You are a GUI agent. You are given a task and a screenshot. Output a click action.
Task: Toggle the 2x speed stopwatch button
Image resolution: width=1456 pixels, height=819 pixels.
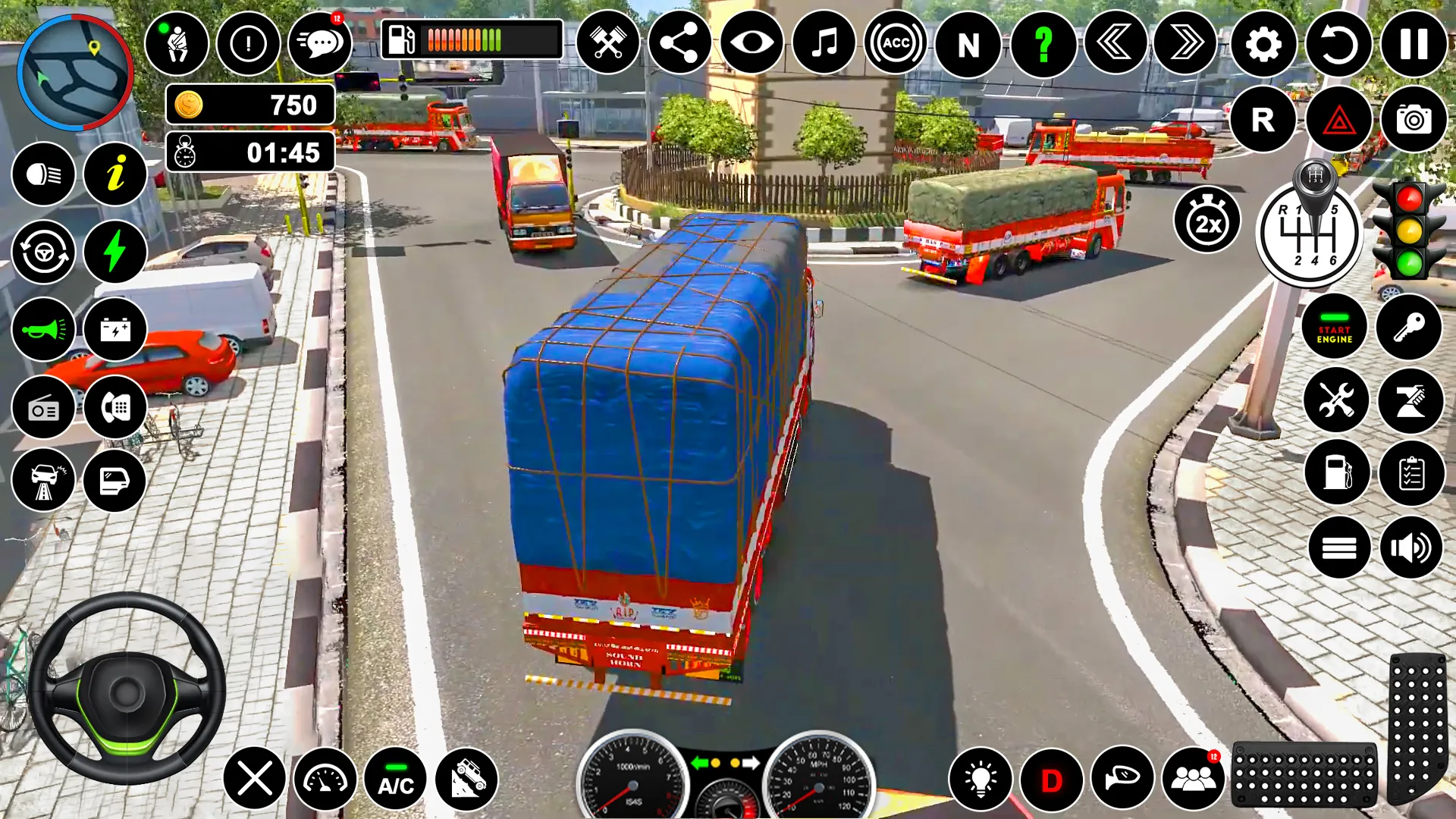point(1207,221)
